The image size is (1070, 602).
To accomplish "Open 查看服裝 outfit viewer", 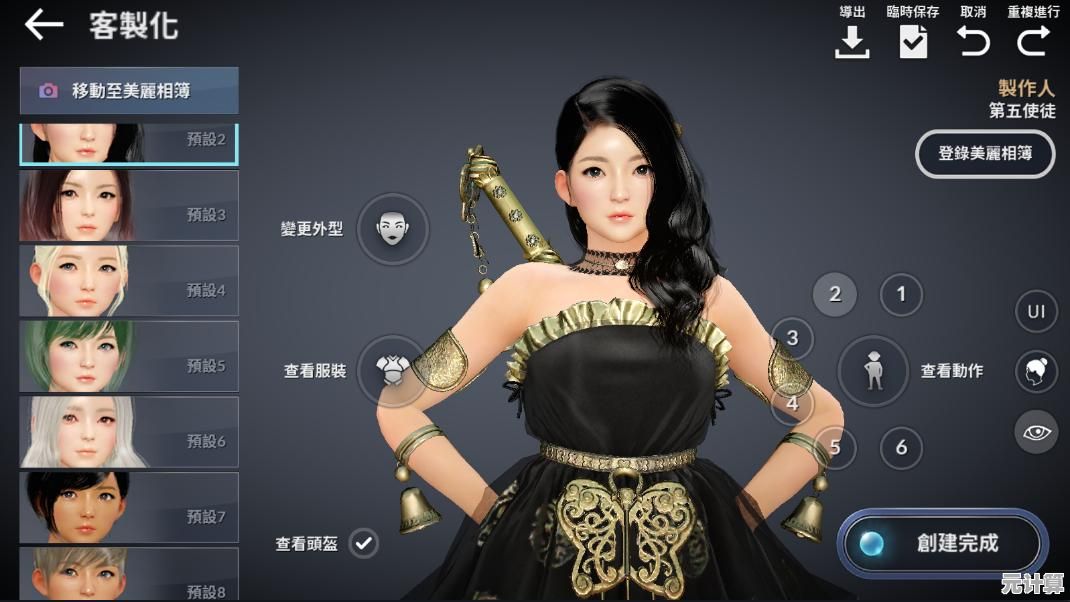I will tap(390, 370).
